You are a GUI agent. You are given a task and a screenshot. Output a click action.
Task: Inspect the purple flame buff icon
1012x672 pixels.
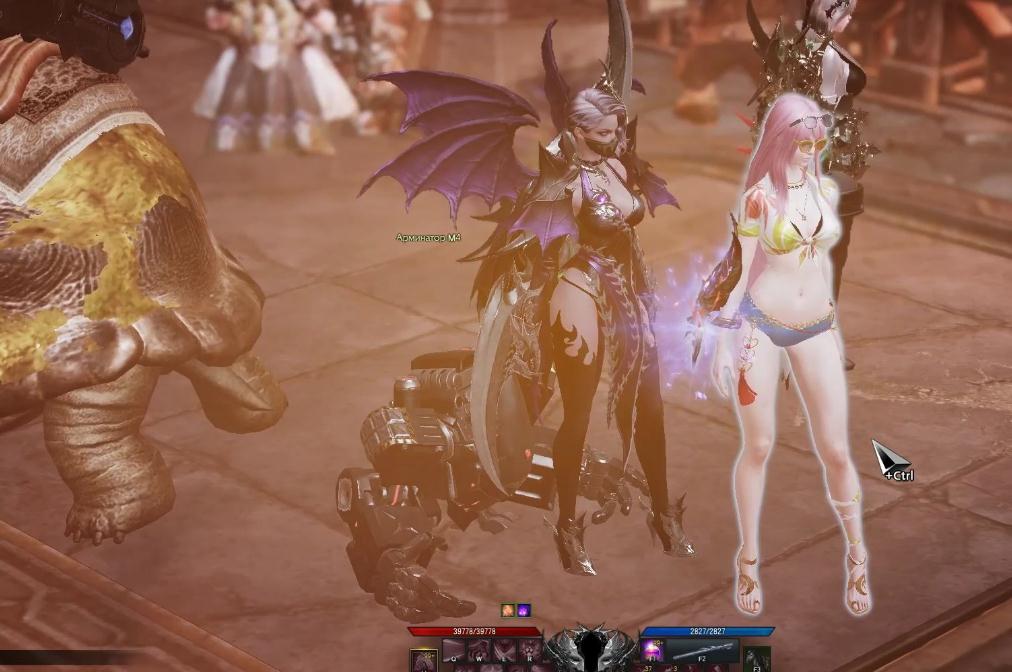point(523,610)
